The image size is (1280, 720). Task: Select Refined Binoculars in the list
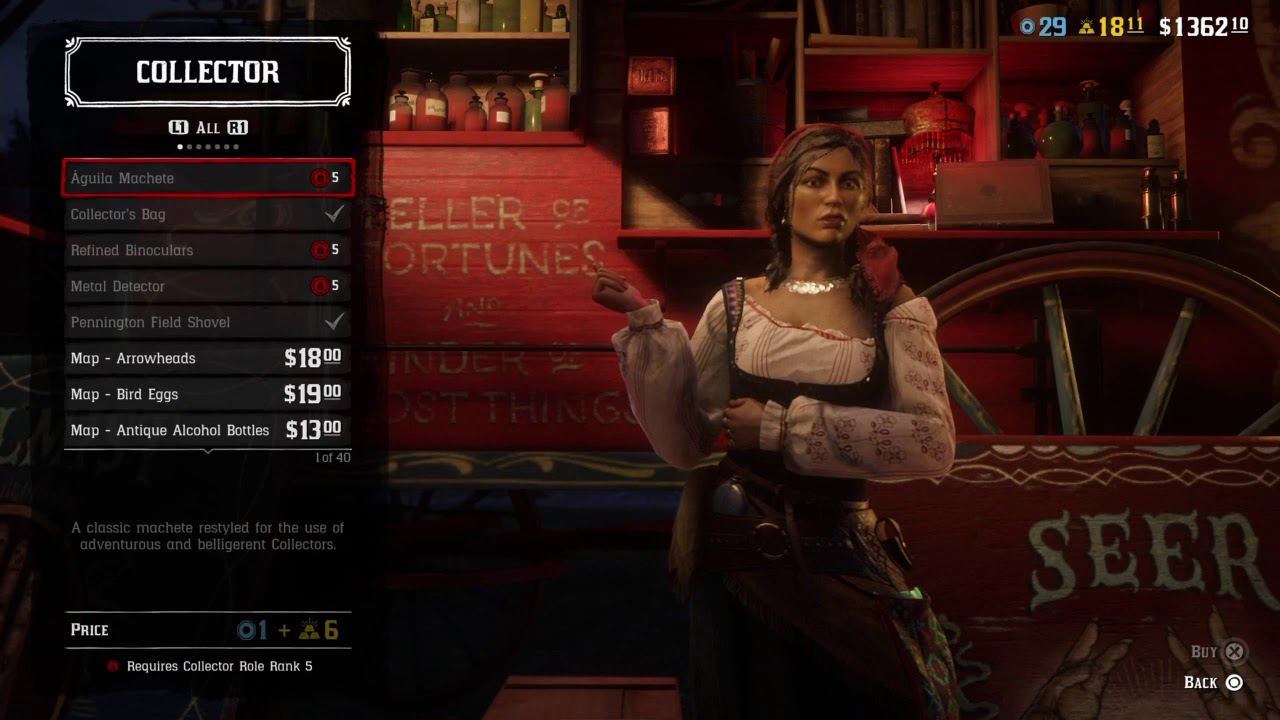(207, 250)
